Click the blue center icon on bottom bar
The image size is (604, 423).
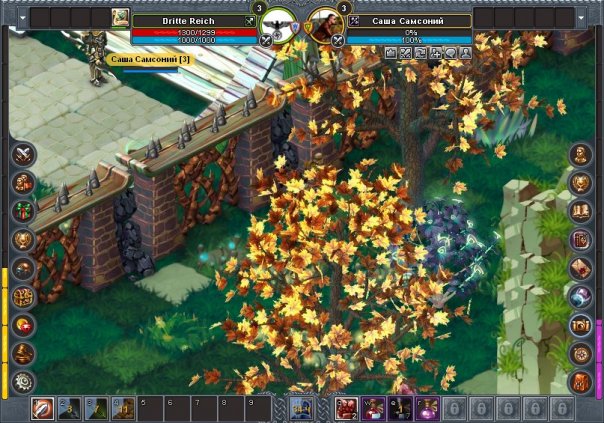pyautogui.click(x=301, y=408)
